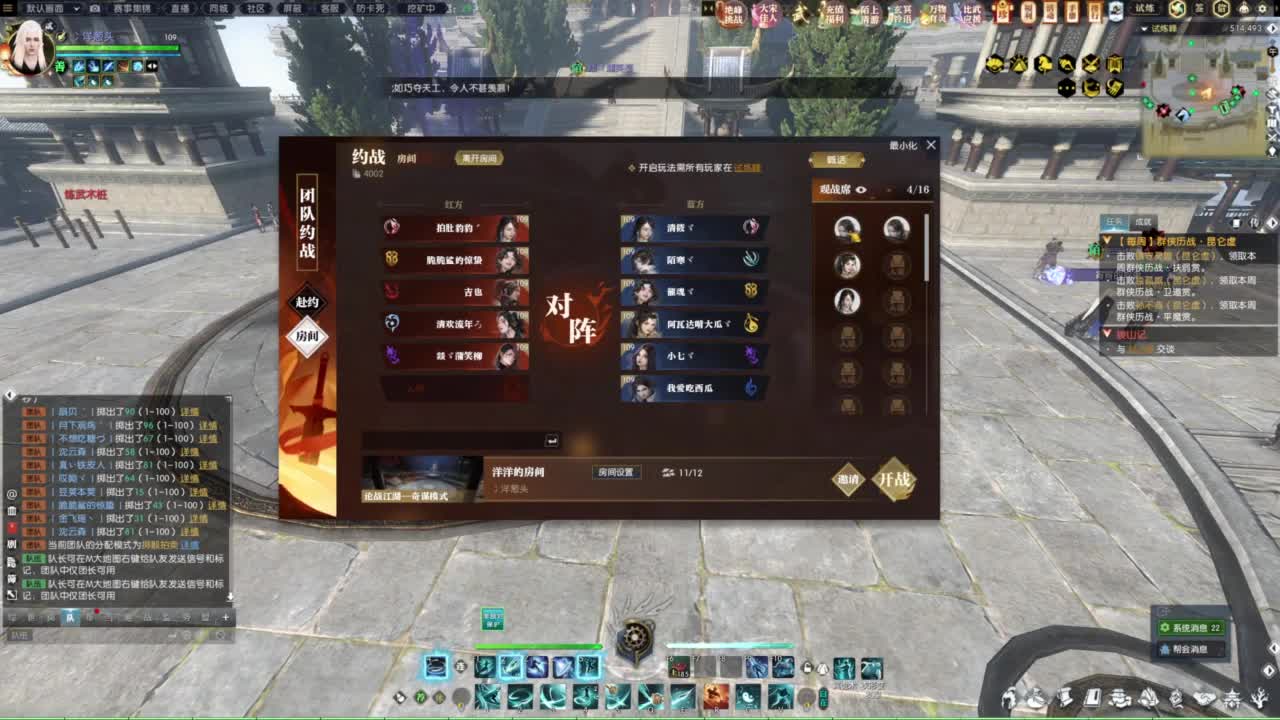Screen dimensions: 1280x720
Task: Open the 玄冥符诏 icon in the top bar
Action: pos(903,15)
